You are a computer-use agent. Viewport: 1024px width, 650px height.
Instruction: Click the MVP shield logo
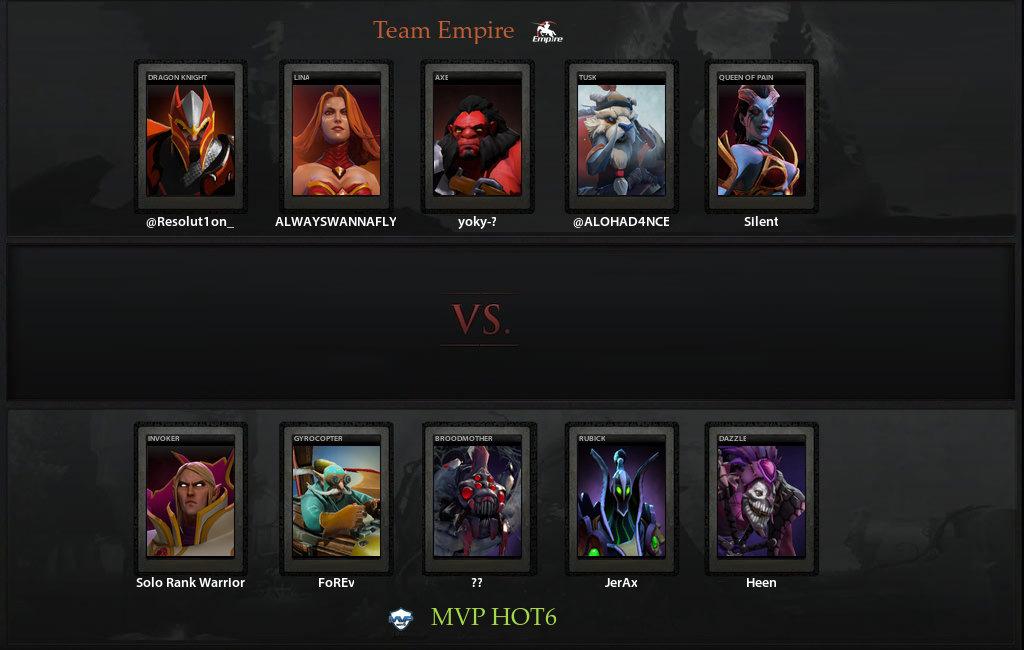(x=401, y=619)
